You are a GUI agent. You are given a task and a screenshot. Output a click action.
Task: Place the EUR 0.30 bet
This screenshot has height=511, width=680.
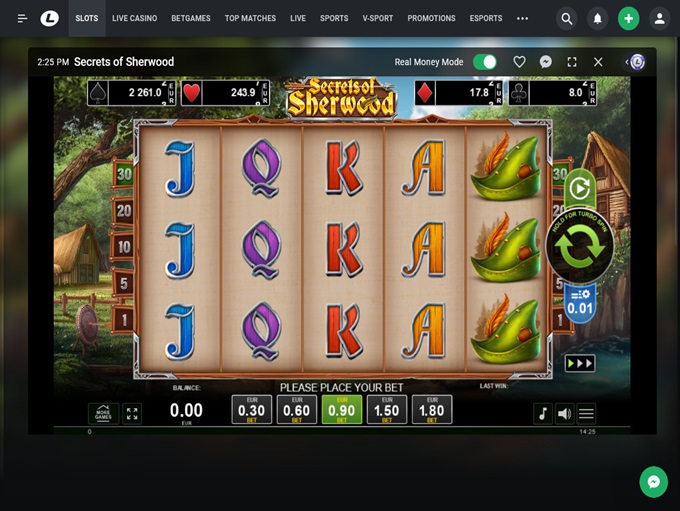pyautogui.click(x=252, y=409)
